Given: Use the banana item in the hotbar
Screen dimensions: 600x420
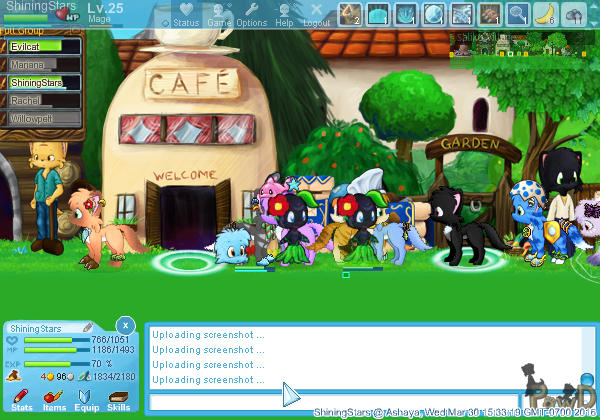Looking at the screenshot, I should coord(545,13).
